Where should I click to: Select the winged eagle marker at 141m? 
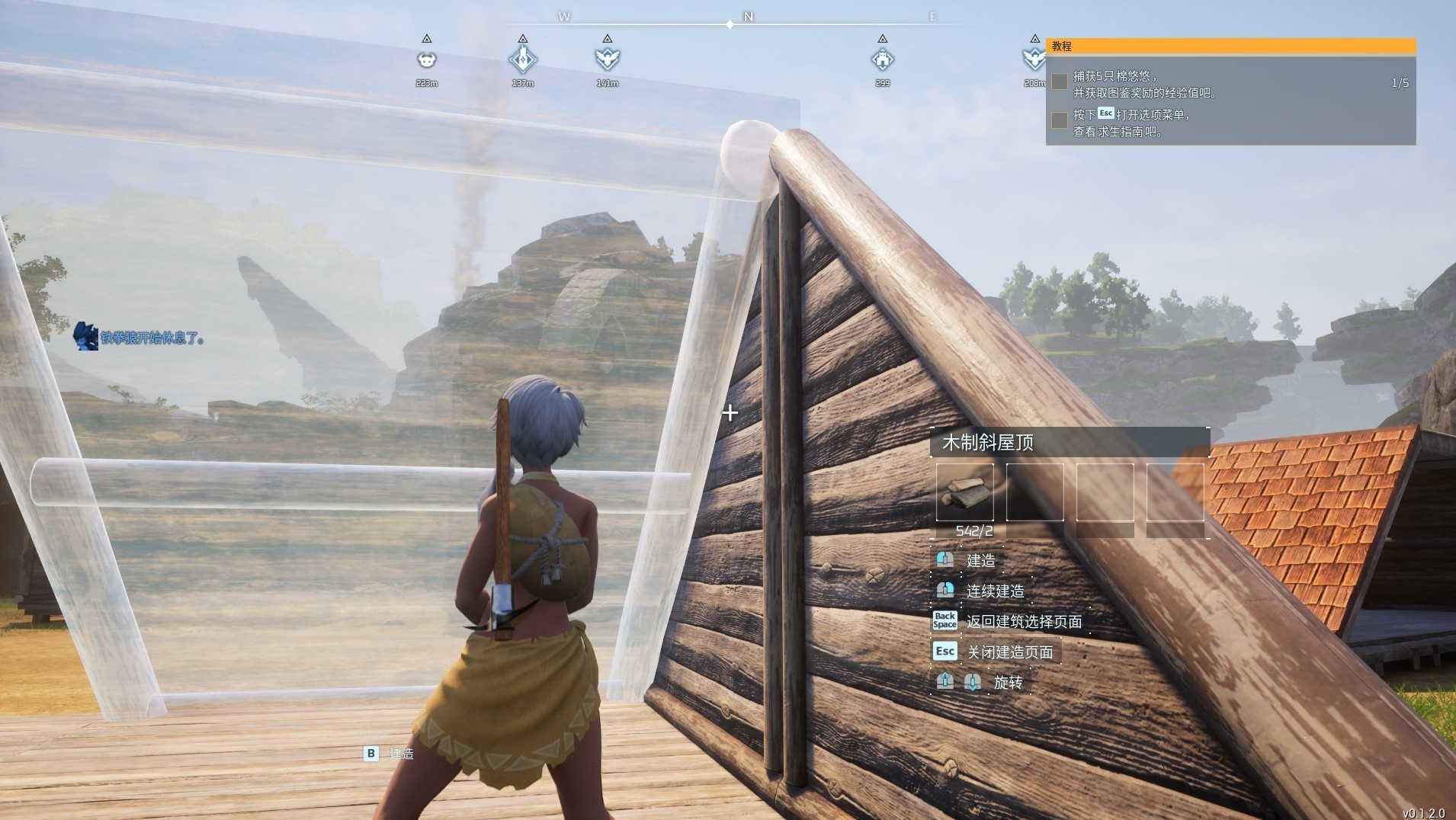click(607, 59)
